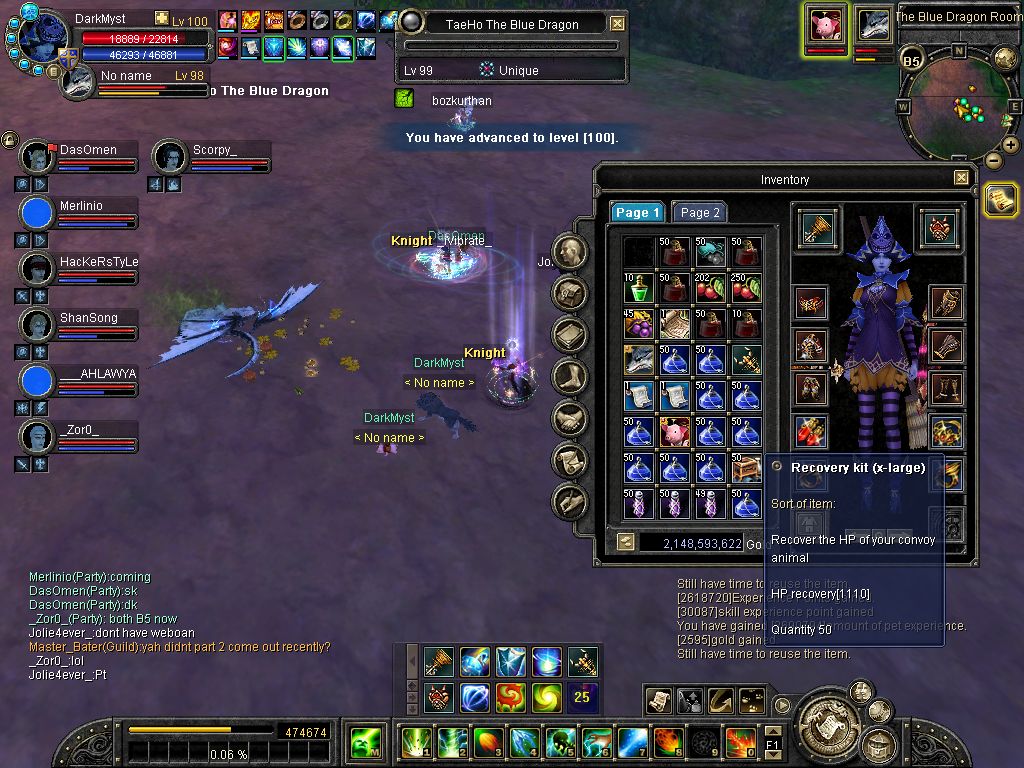The height and width of the screenshot is (768, 1024).
Task: Zoom out on the minimap
Action: [x=993, y=160]
